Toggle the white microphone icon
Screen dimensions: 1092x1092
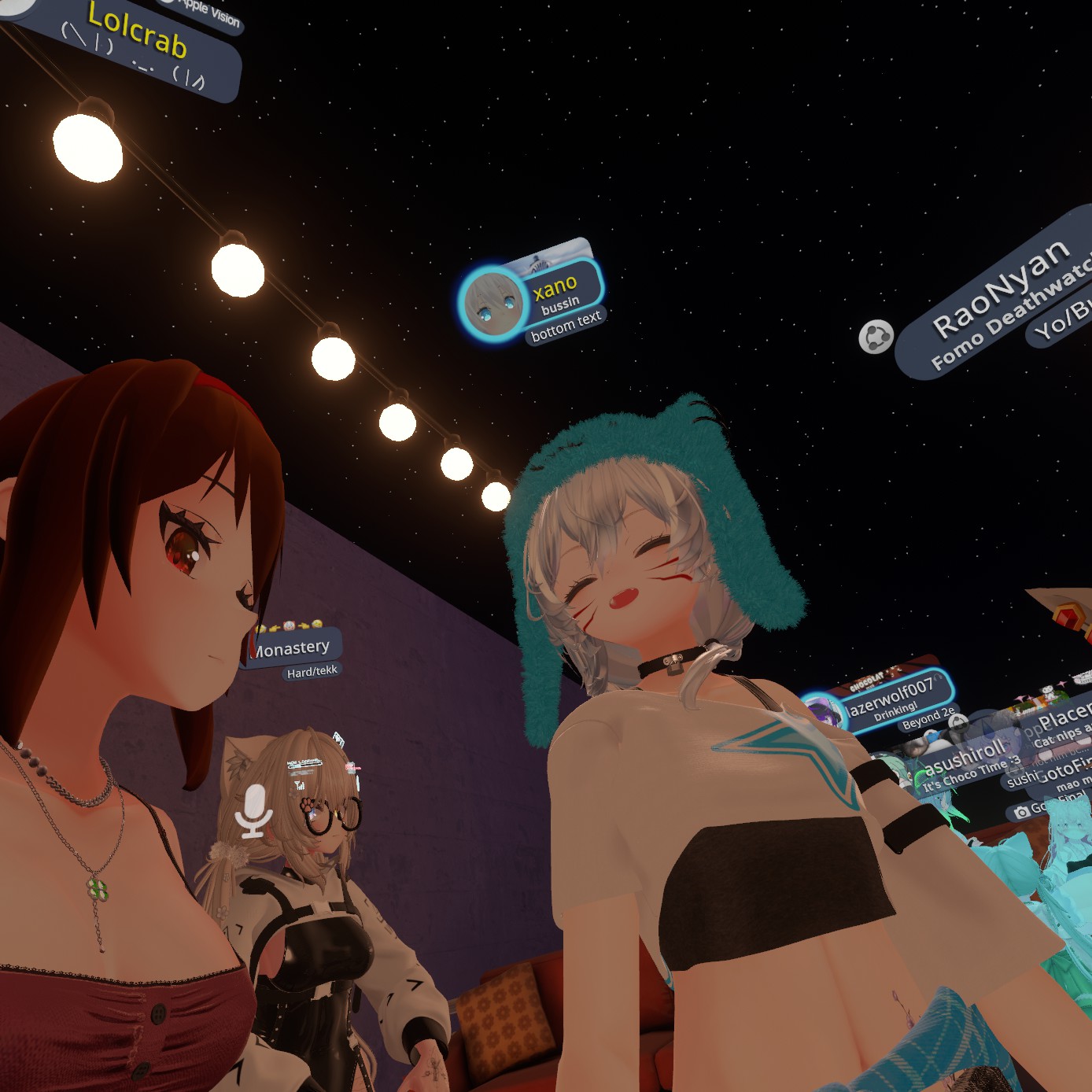coord(253,811)
